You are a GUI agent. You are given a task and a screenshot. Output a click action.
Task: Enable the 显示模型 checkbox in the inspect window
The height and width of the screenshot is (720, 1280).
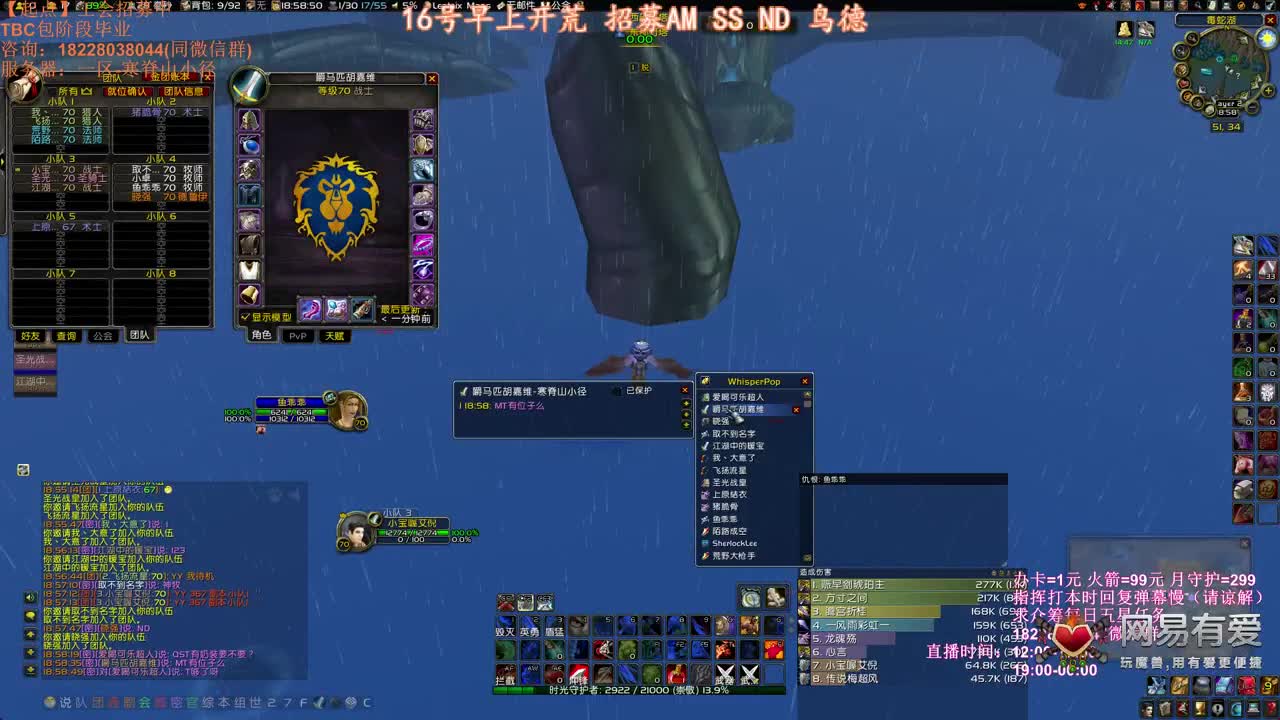click(246, 315)
